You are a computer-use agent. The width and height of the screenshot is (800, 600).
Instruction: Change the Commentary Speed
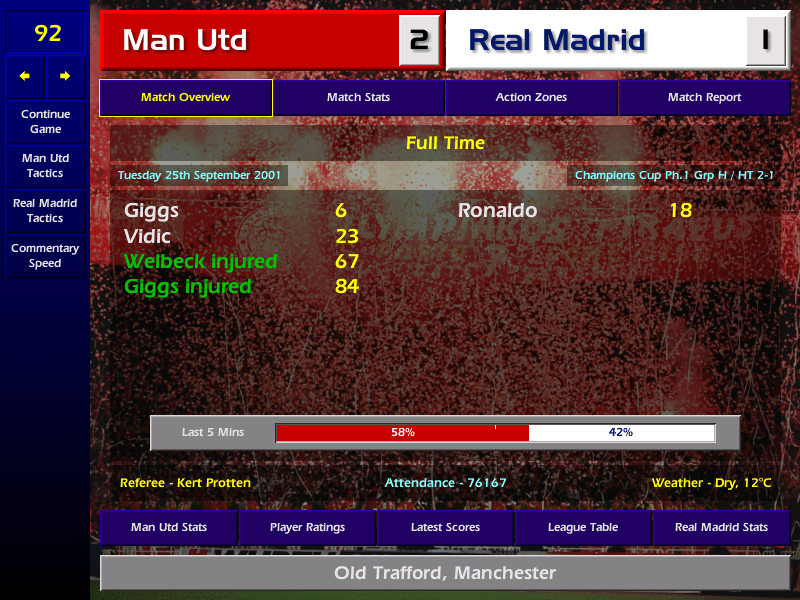(x=45, y=256)
